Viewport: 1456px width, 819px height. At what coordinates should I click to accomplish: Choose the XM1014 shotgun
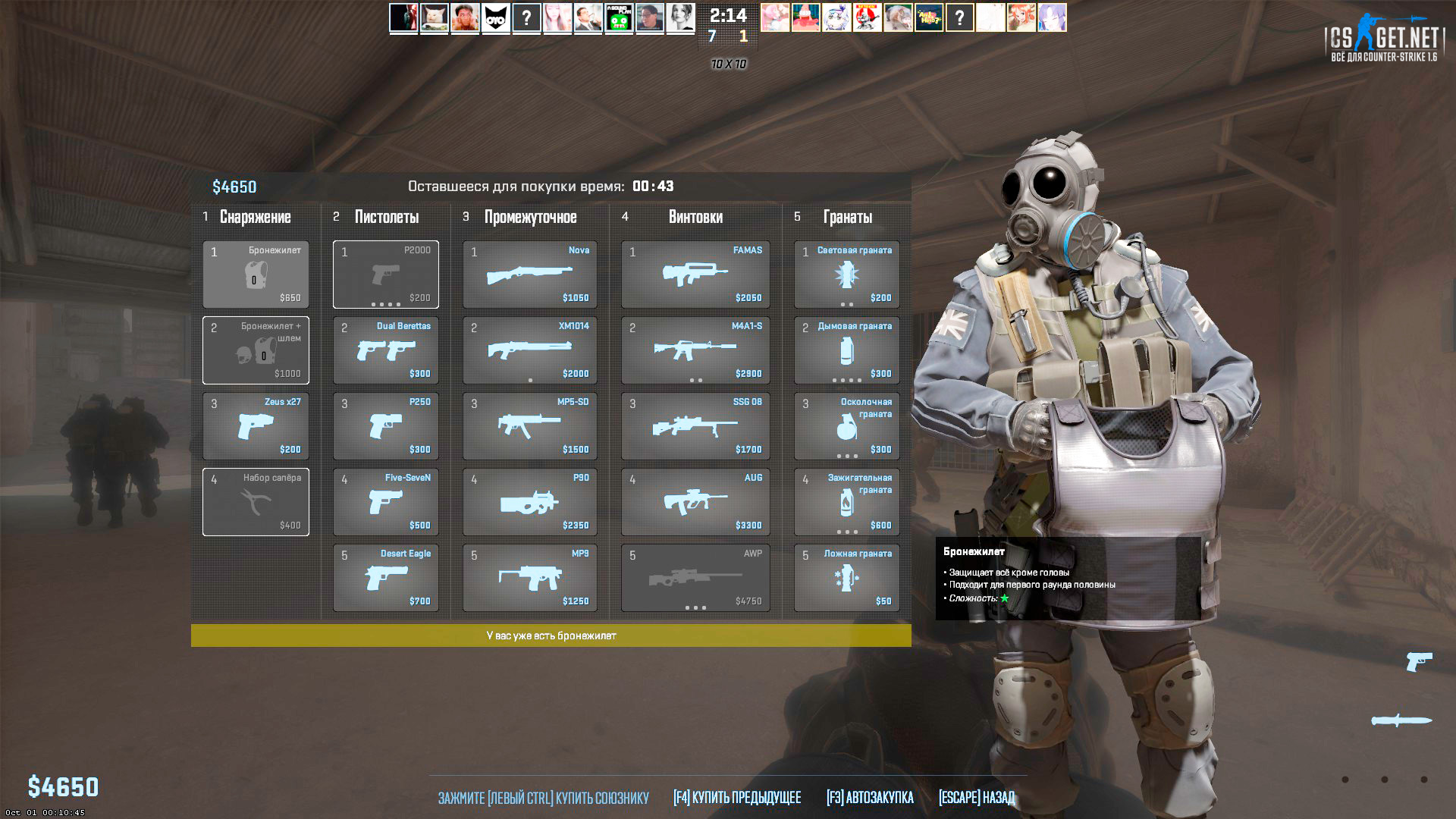pos(530,350)
